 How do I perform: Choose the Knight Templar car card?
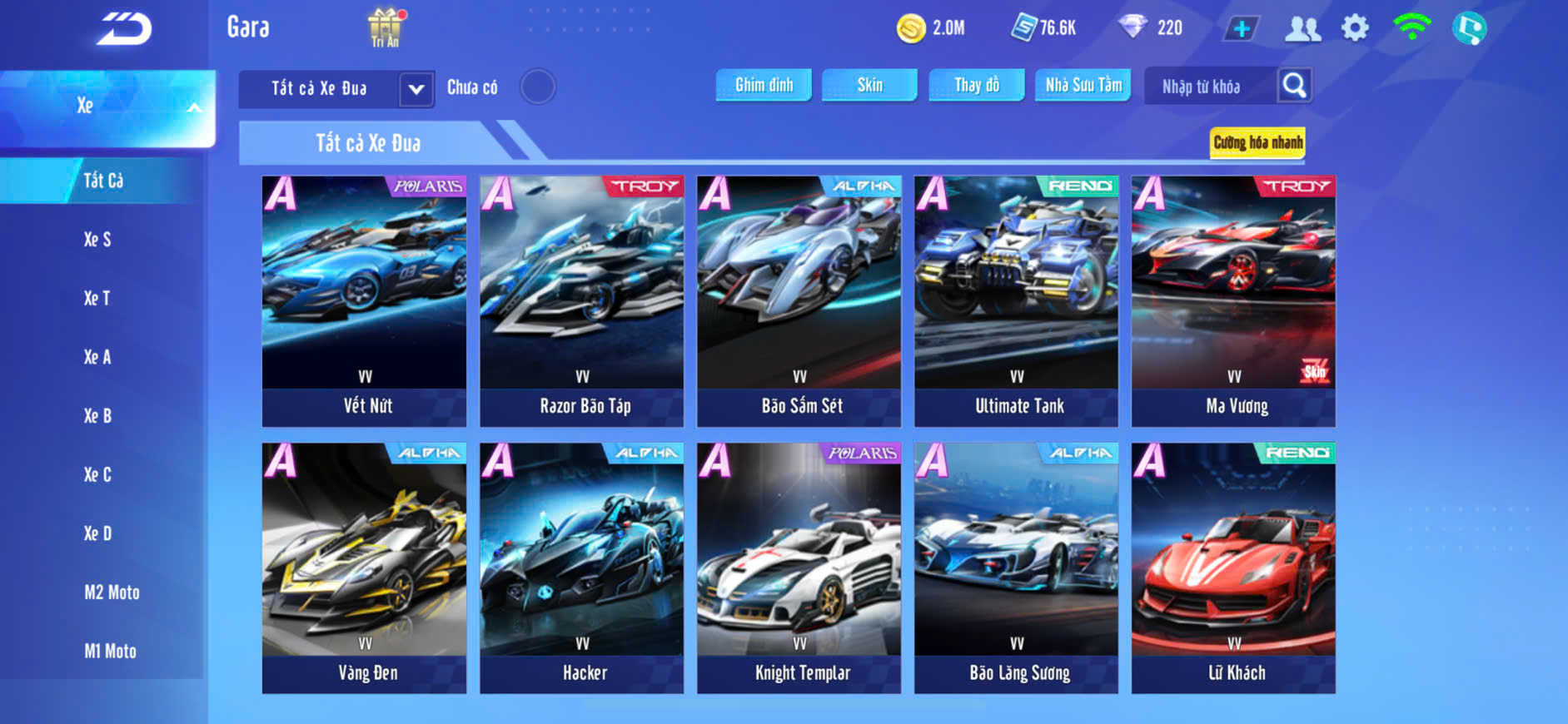click(x=799, y=567)
